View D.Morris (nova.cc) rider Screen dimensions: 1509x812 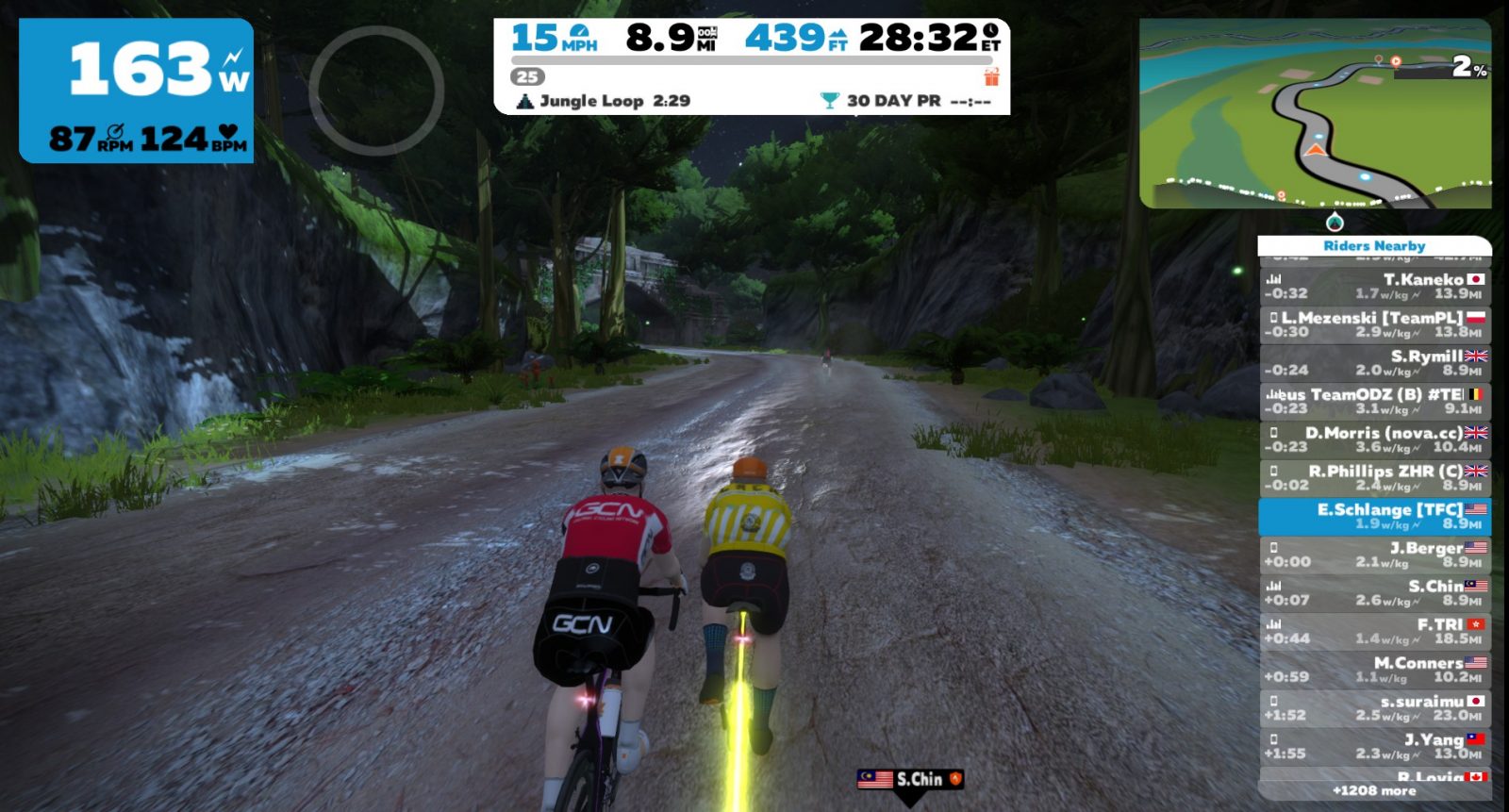click(x=1374, y=439)
